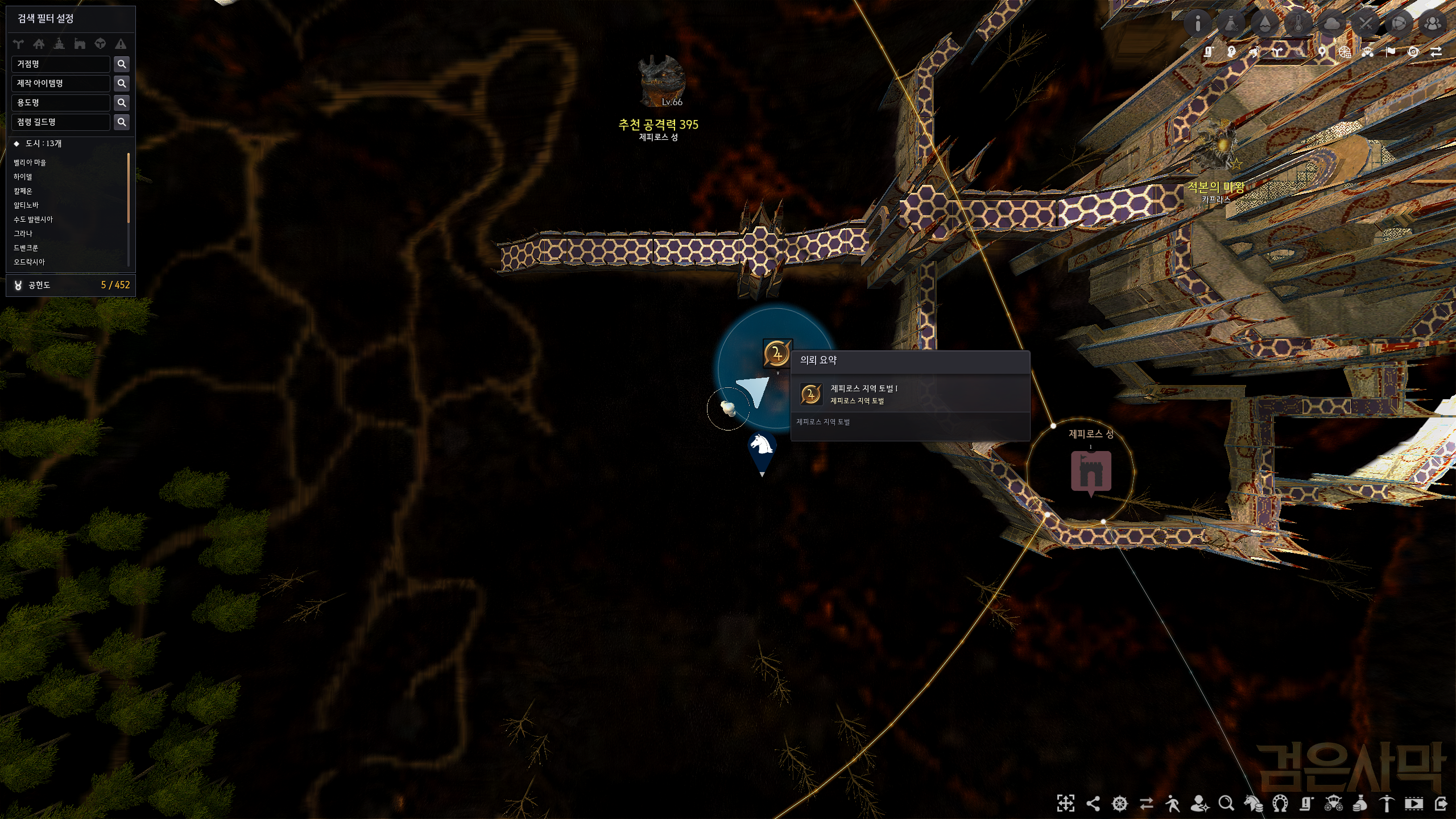Pick 수도 발렌시아 in the city list
Screen dimensions: 1456x819
(33, 220)
